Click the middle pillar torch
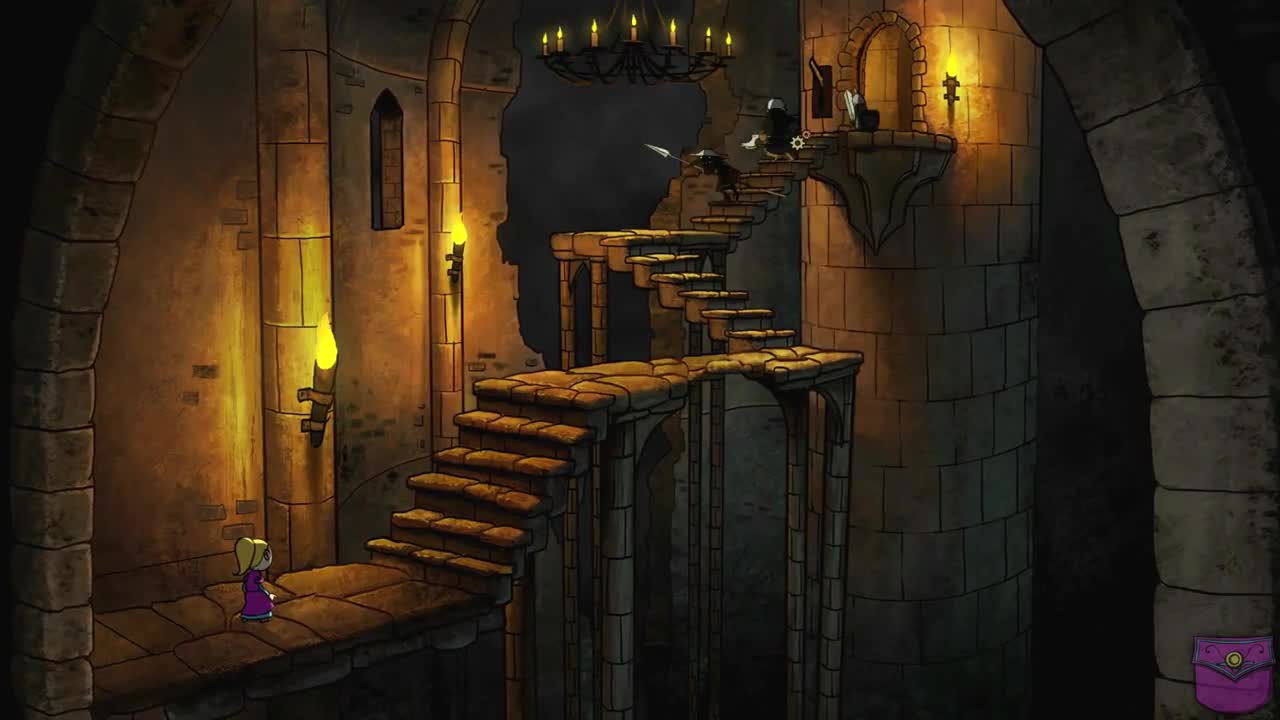Viewport: 1280px width, 720px height. click(x=455, y=255)
